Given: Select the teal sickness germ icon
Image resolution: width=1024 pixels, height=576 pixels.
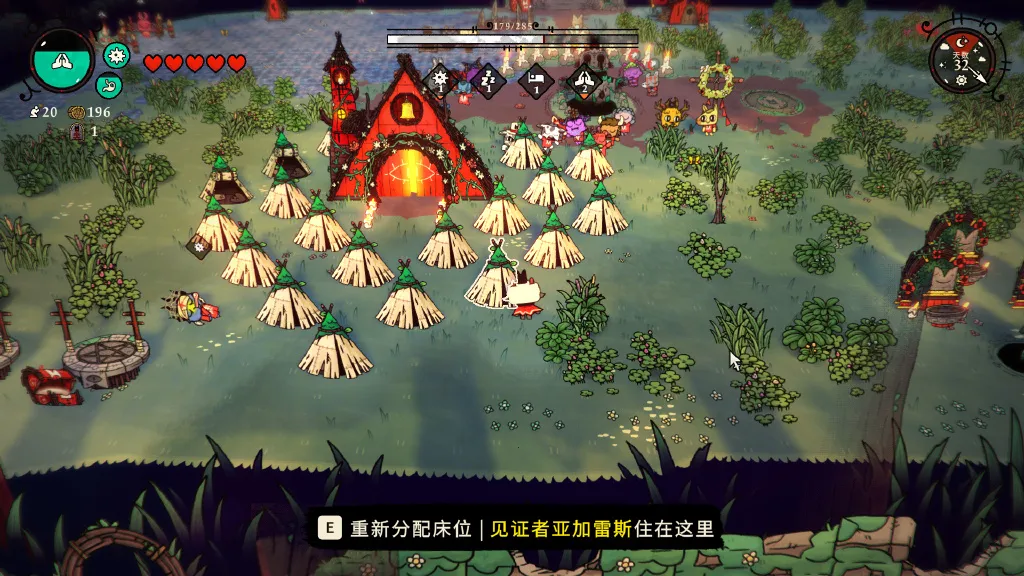Looking at the screenshot, I should click(x=117, y=55).
